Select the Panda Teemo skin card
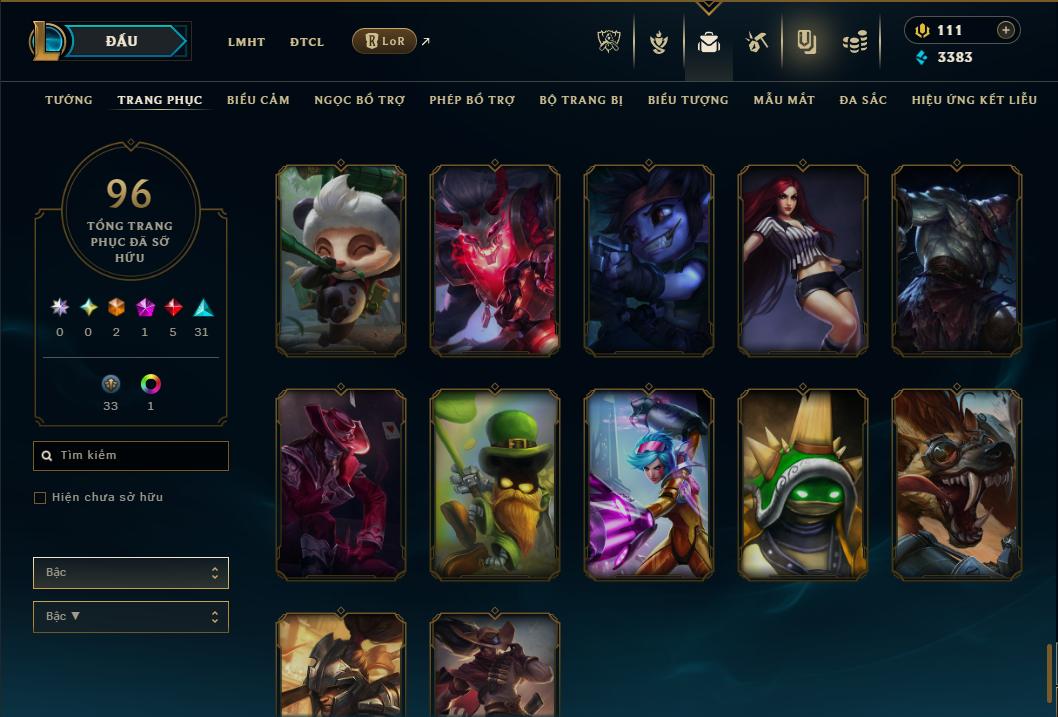This screenshot has width=1058, height=717. pyautogui.click(x=341, y=260)
